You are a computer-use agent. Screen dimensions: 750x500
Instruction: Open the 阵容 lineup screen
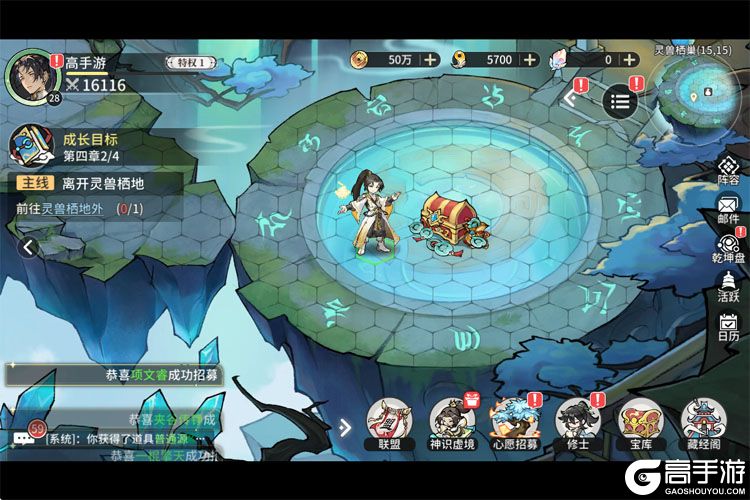point(728,169)
